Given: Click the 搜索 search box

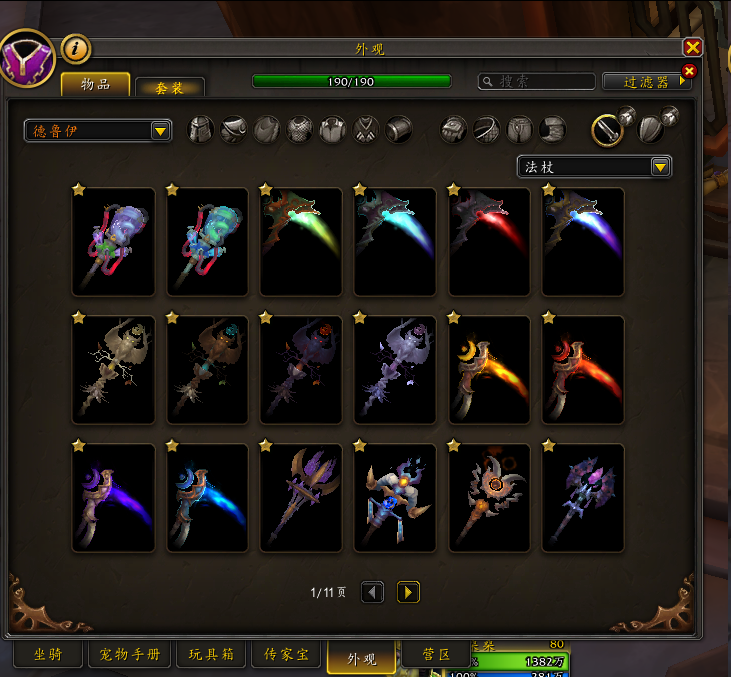Looking at the screenshot, I should click(x=536, y=82).
